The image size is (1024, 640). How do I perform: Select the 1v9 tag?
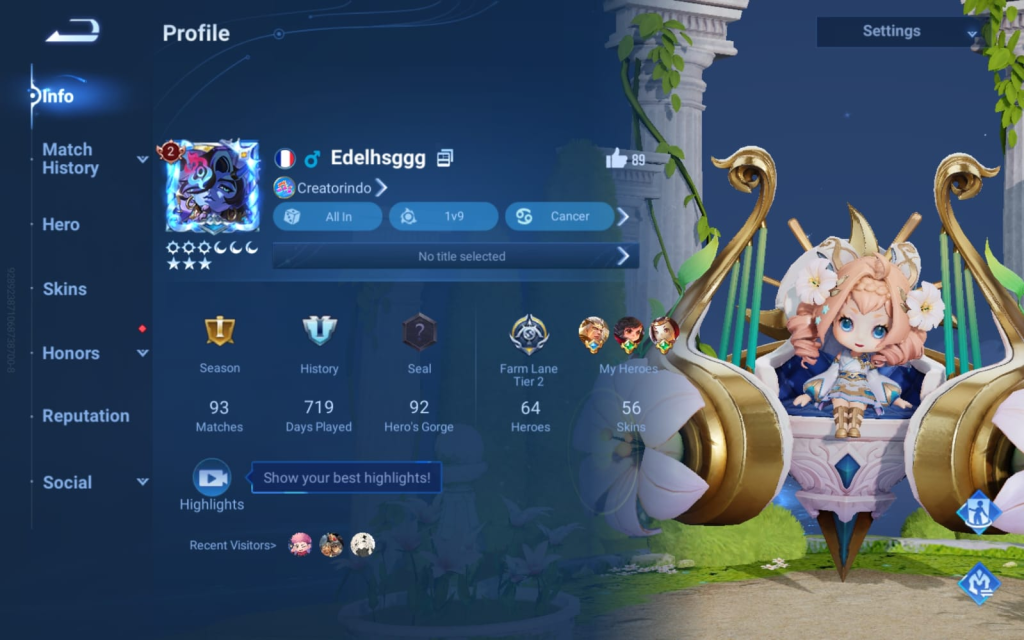pos(443,216)
